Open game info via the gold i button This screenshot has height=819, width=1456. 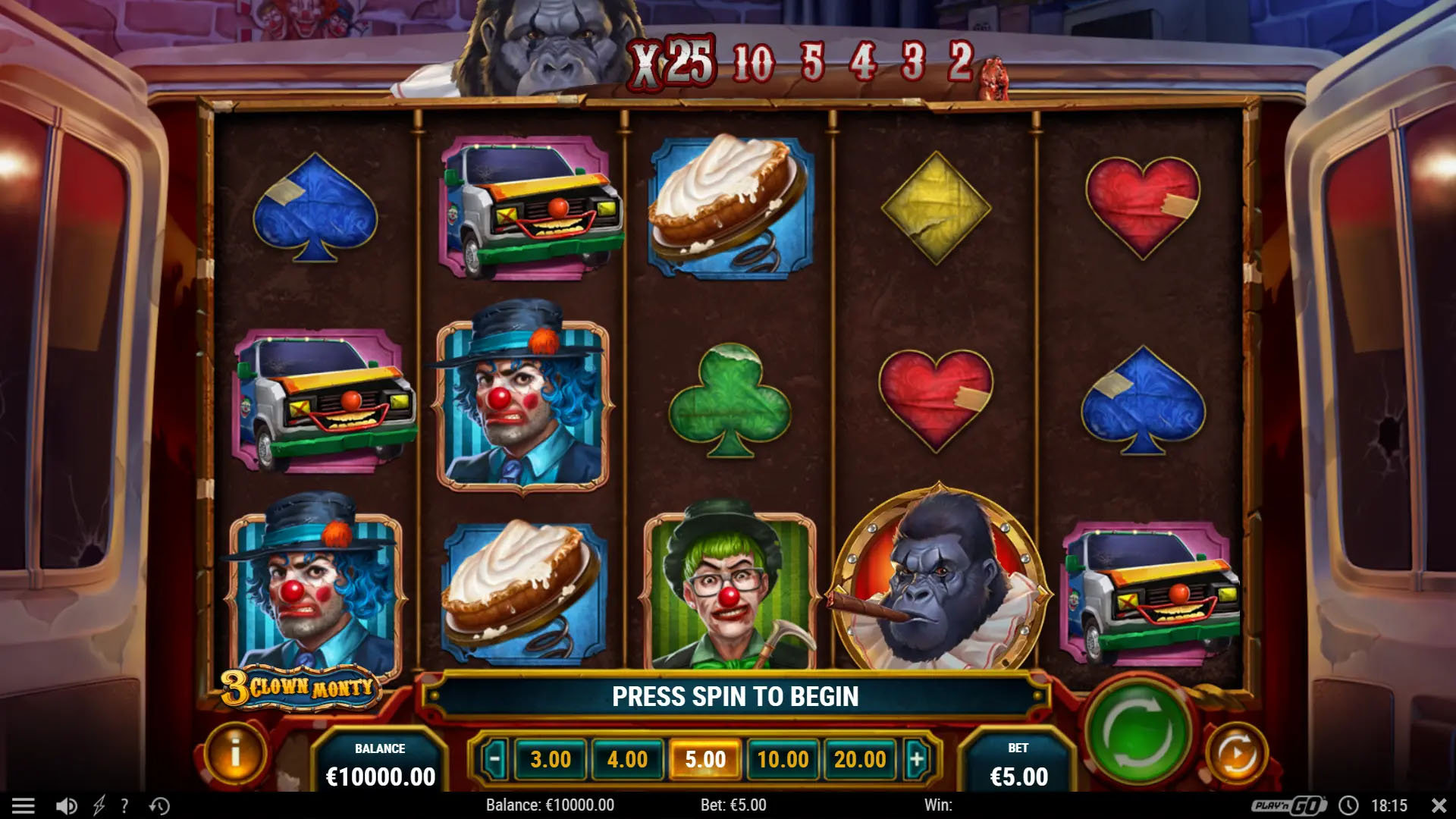pyautogui.click(x=236, y=754)
